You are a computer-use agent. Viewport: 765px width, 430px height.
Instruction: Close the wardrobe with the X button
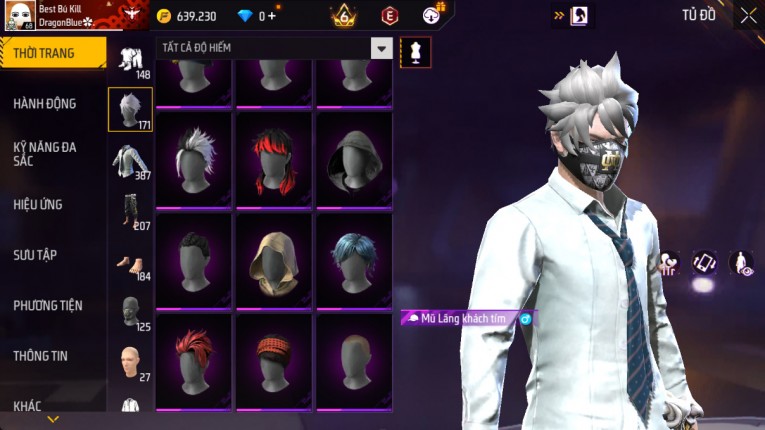tap(748, 15)
